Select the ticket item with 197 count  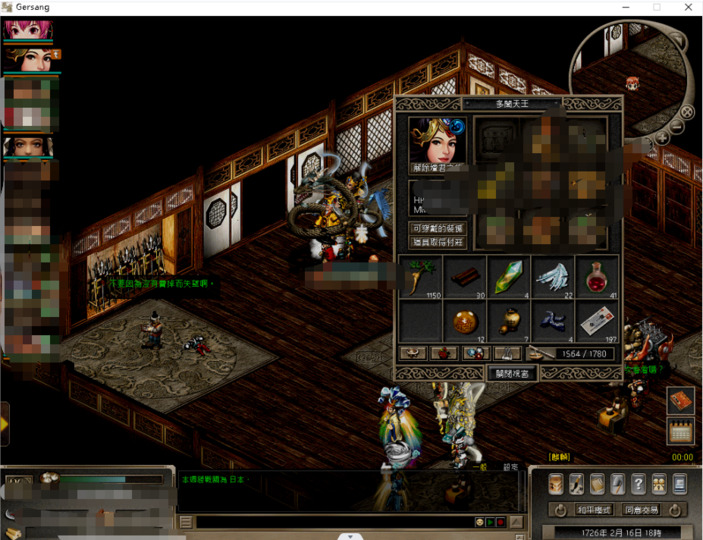[x=596, y=322]
